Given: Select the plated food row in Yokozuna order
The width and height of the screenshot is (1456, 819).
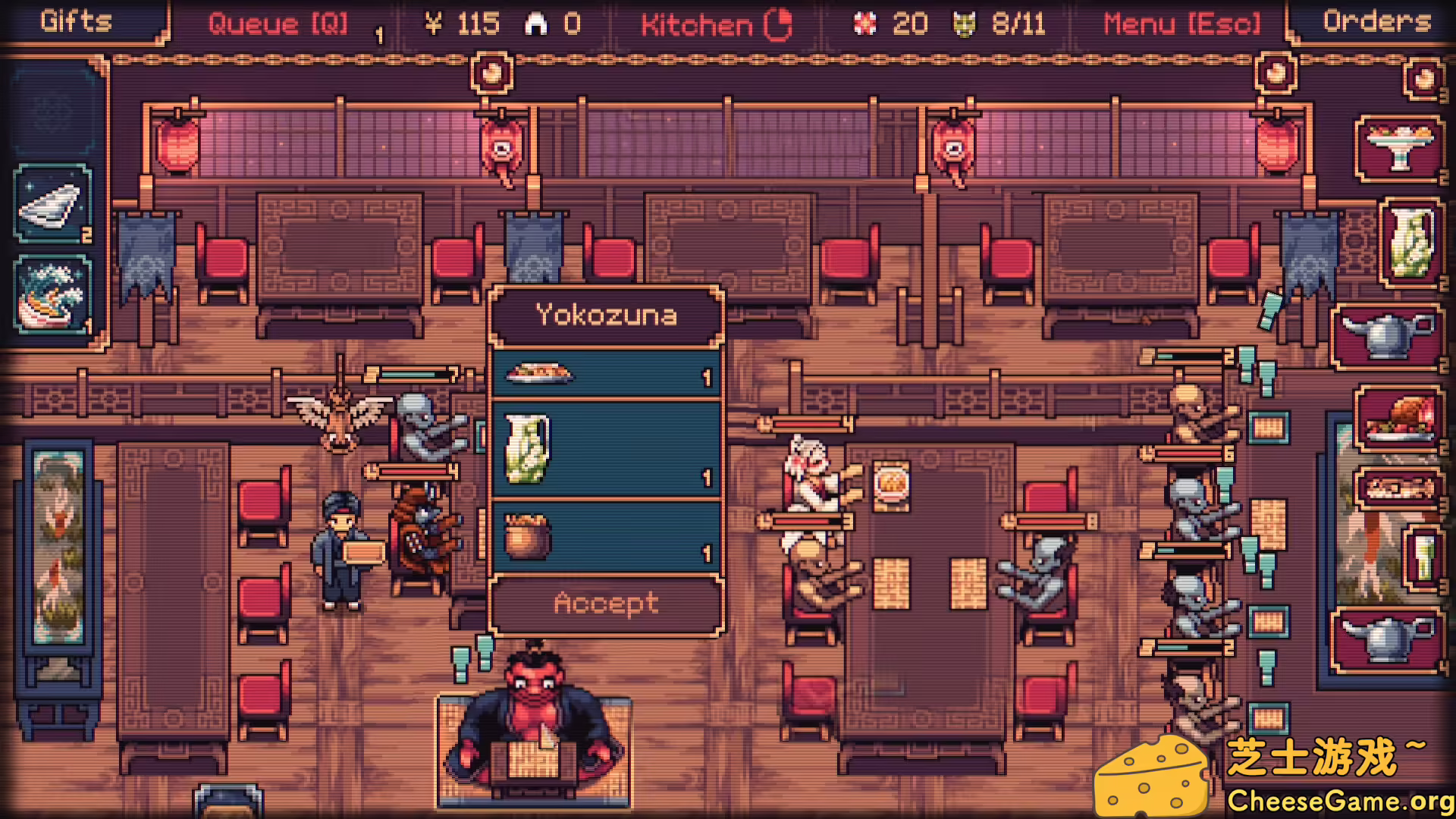Looking at the screenshot, I should tap(606, 373).
